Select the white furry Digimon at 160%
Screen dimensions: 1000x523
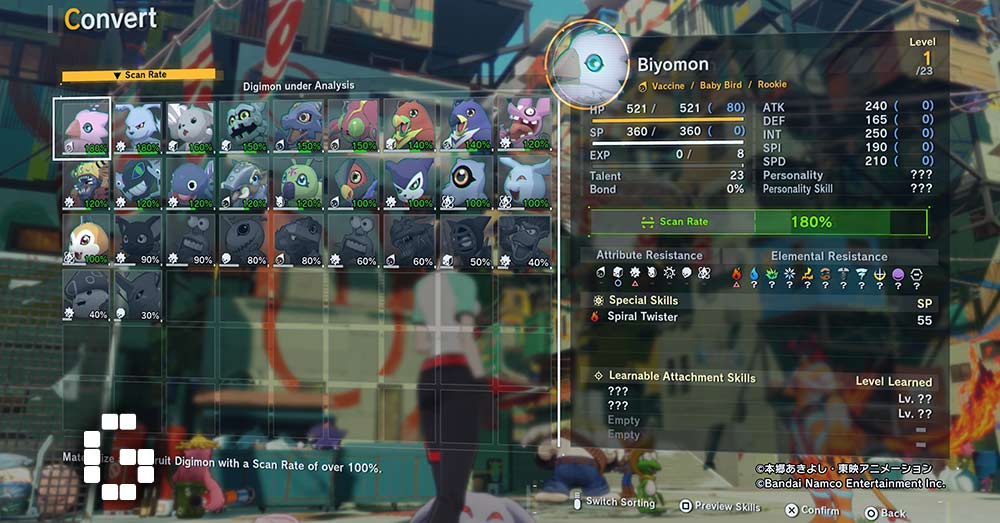(191, 128)
